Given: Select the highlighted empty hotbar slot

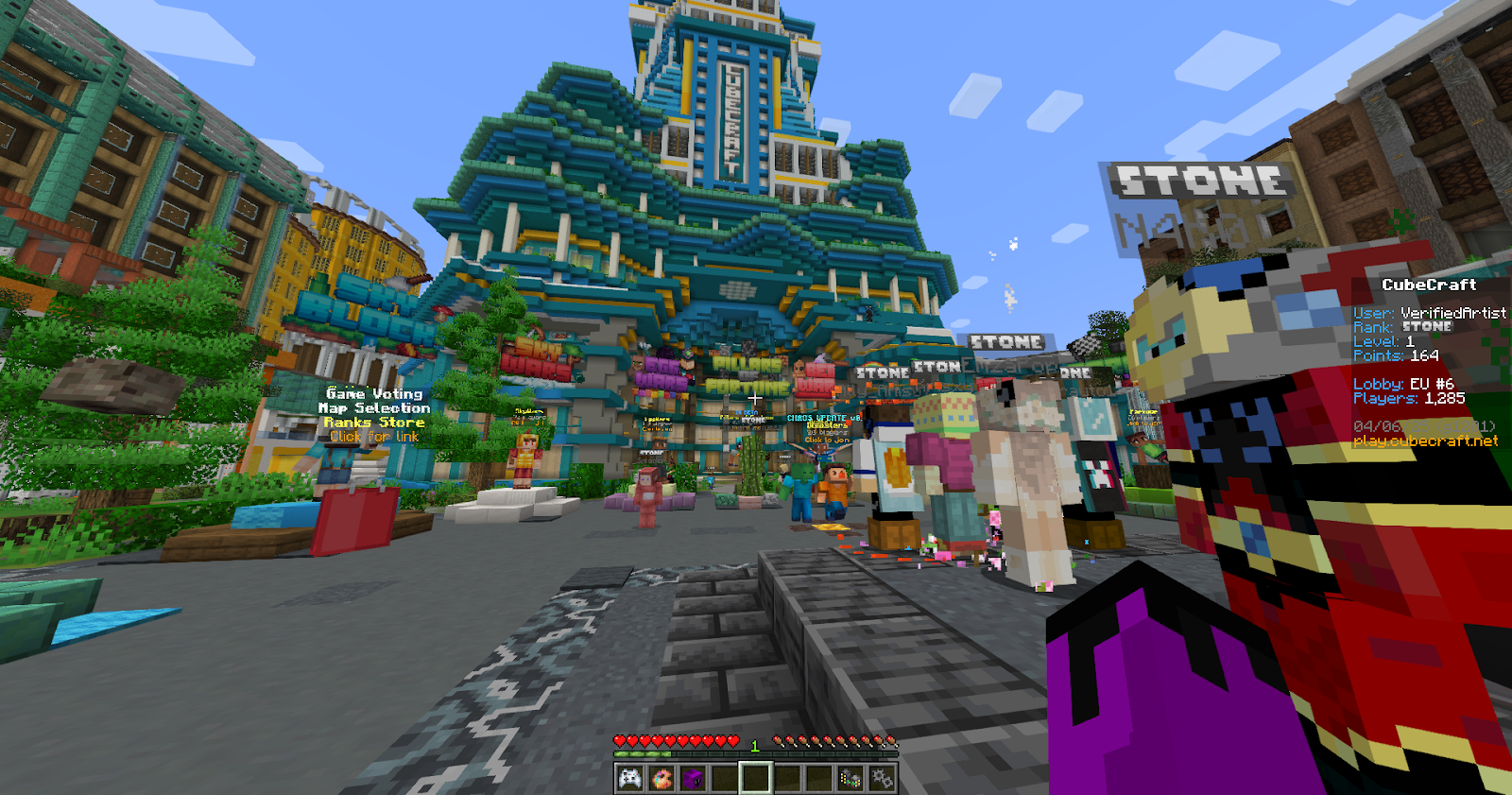Looking at the screenshot, I should 756,777.
